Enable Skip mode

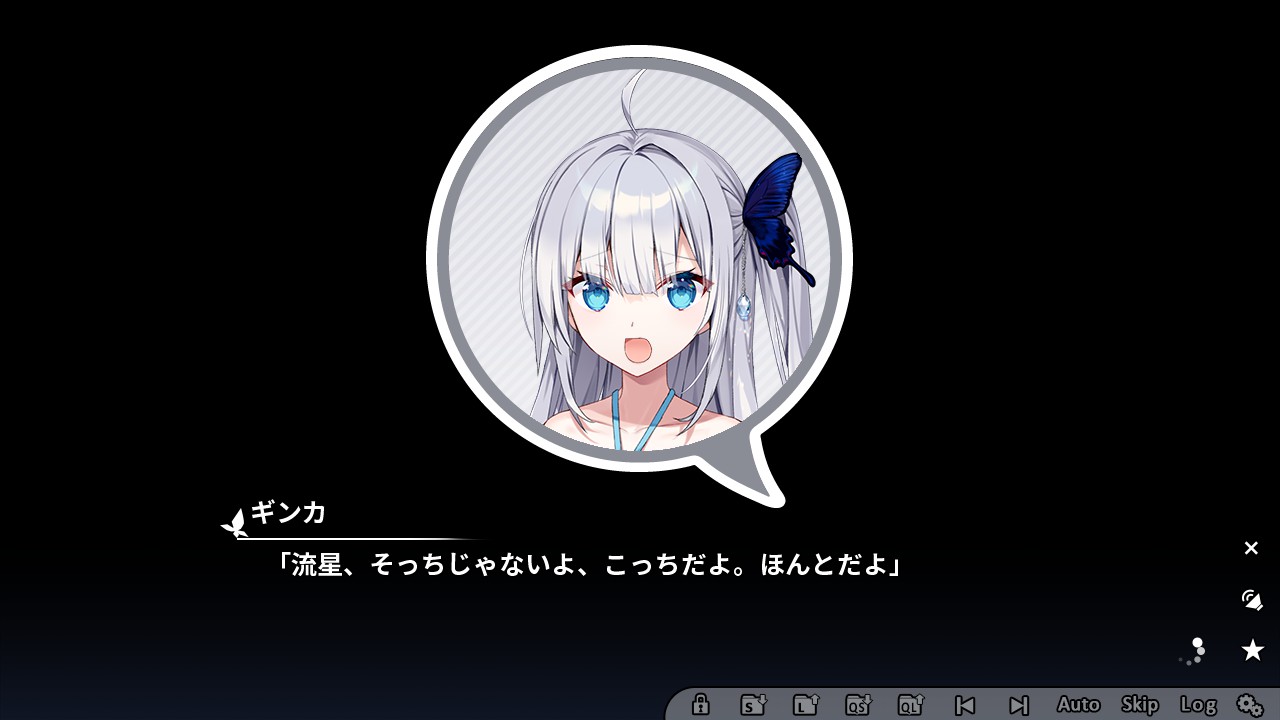[1141, 706]
